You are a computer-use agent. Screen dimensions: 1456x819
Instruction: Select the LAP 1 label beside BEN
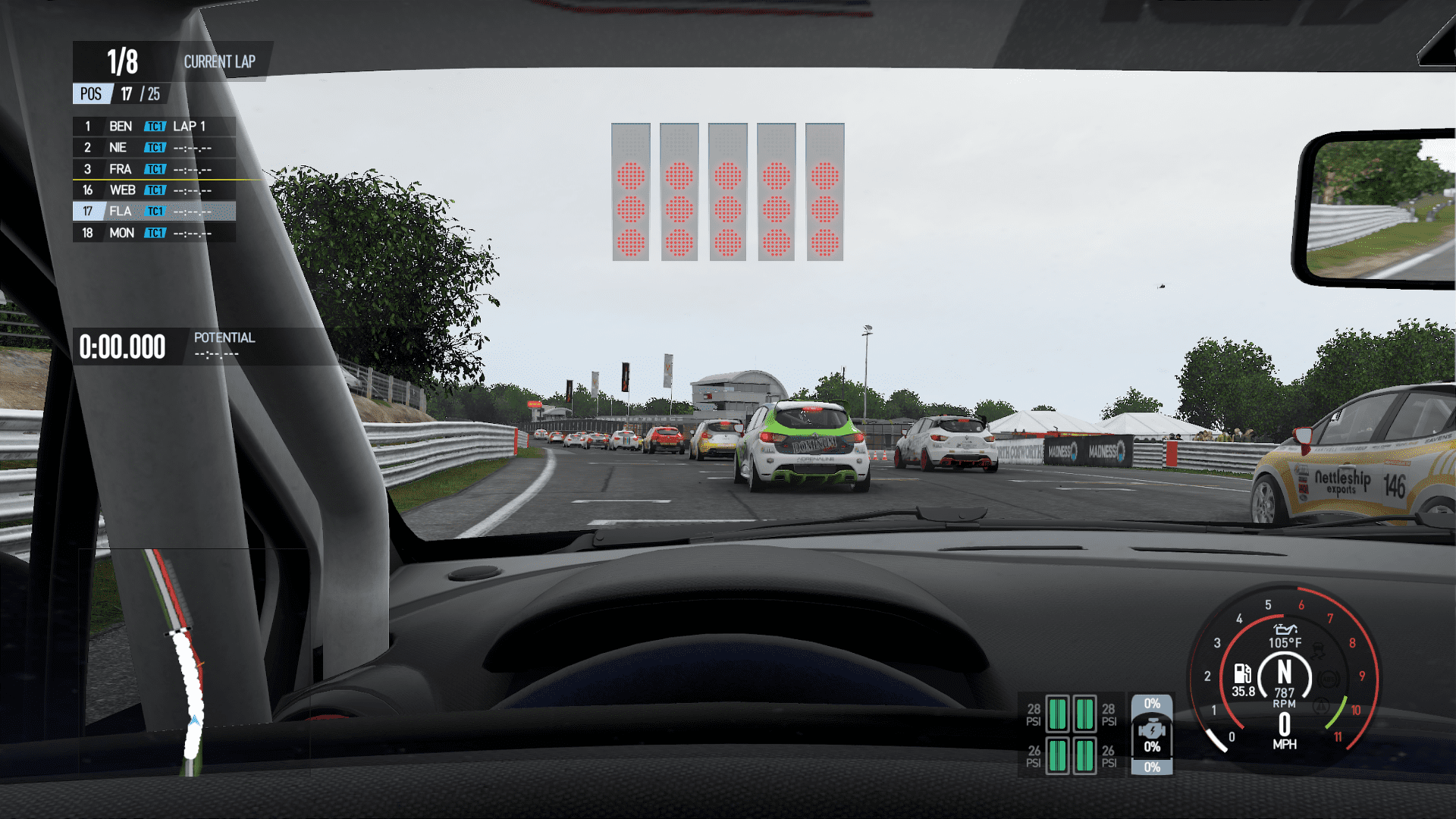click(x=190, y=127)
